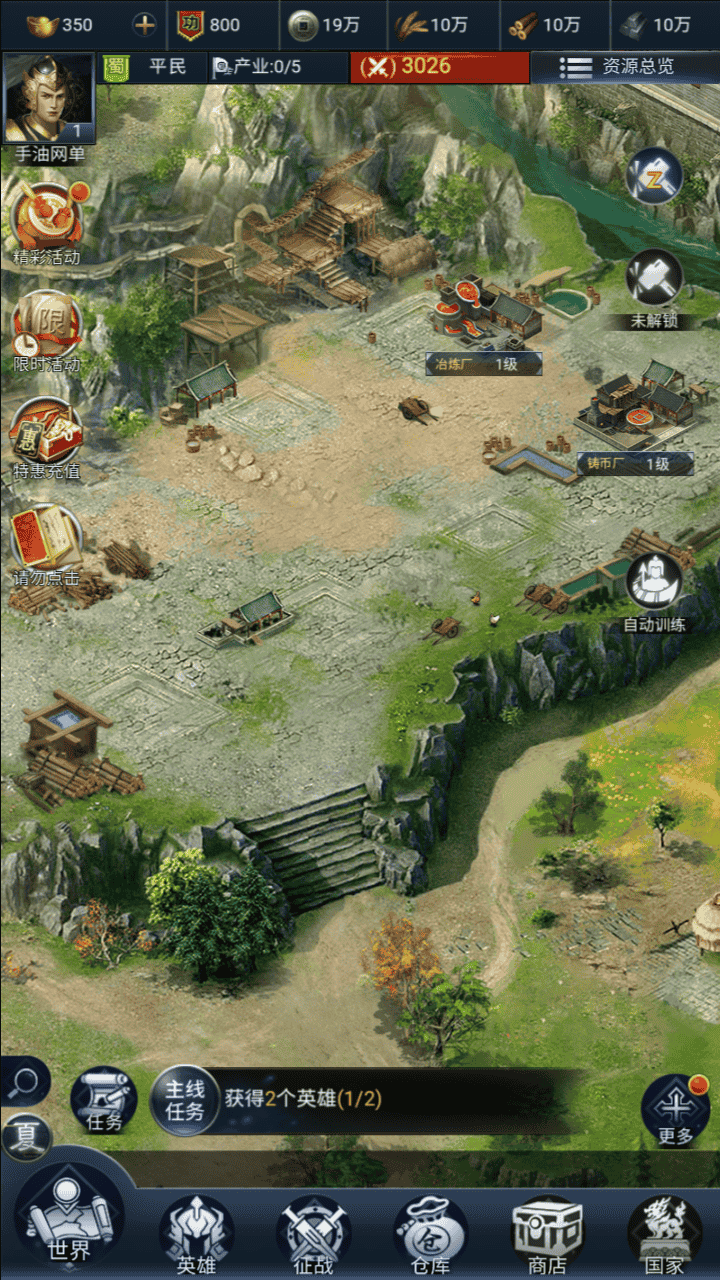
Task: Select the 主线任务 main quest tracker
Action: 185,1100
